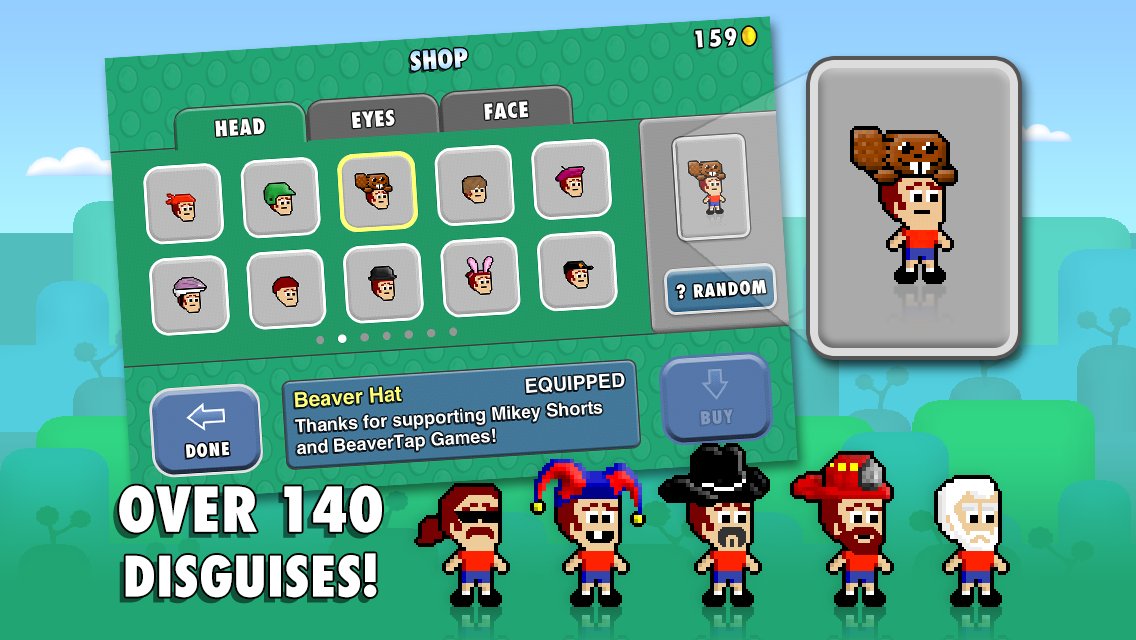Tap the DONE back-arrow button

pyautogui.click(x=207, y=429)
